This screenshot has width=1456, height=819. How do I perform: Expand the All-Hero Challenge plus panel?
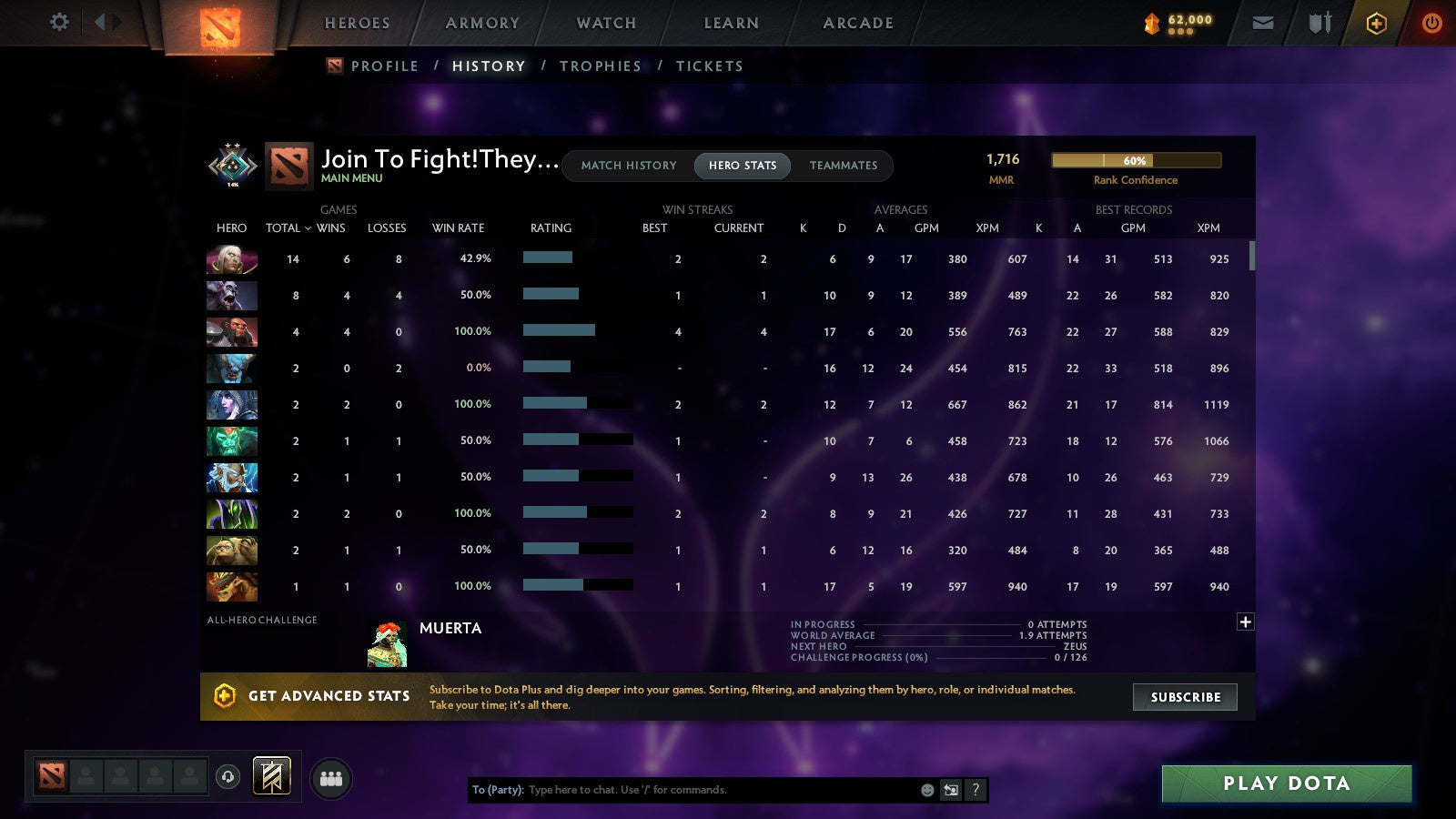[1244, 622]
